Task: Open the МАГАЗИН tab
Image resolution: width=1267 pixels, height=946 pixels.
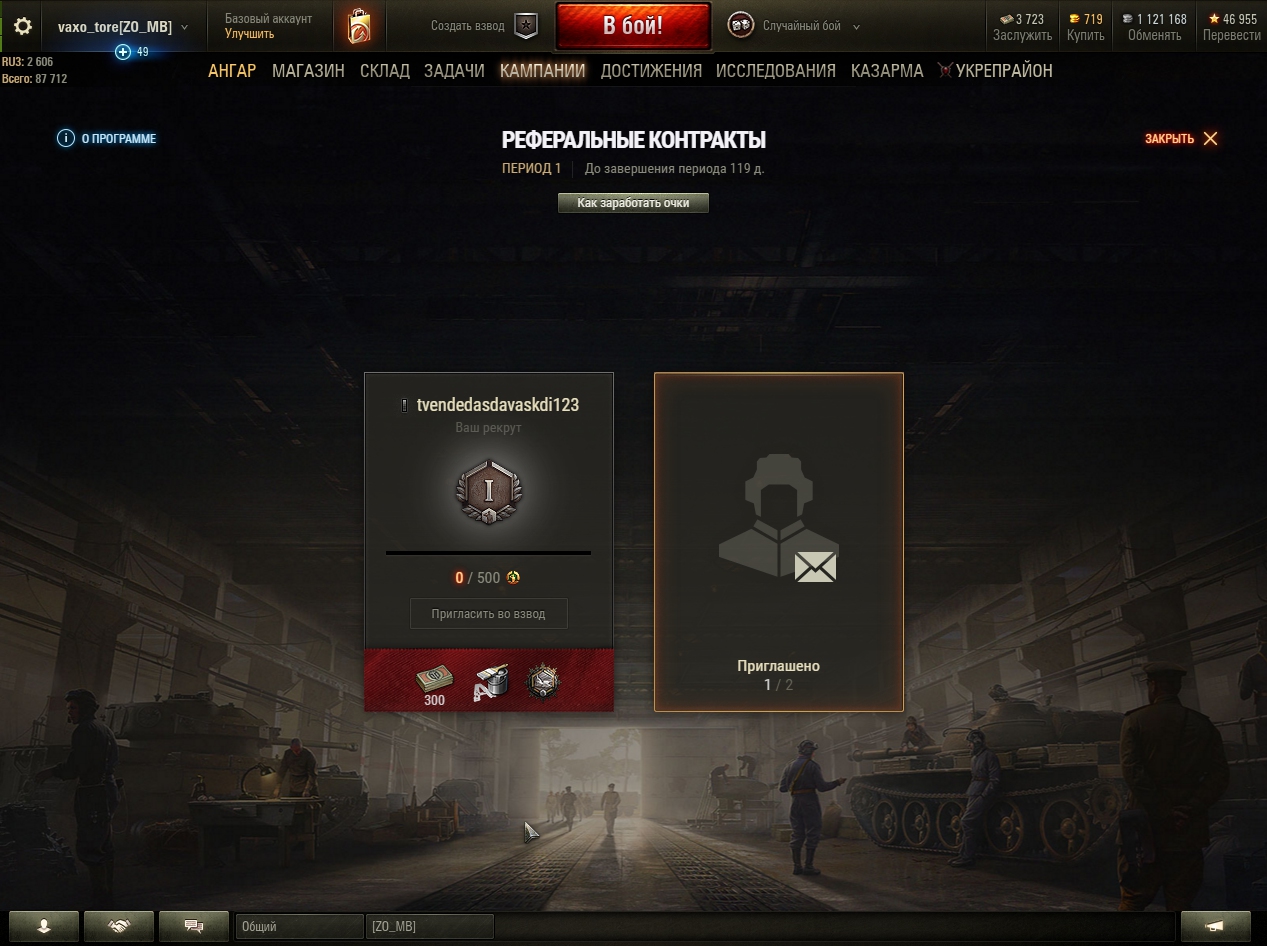Action: 308,71
